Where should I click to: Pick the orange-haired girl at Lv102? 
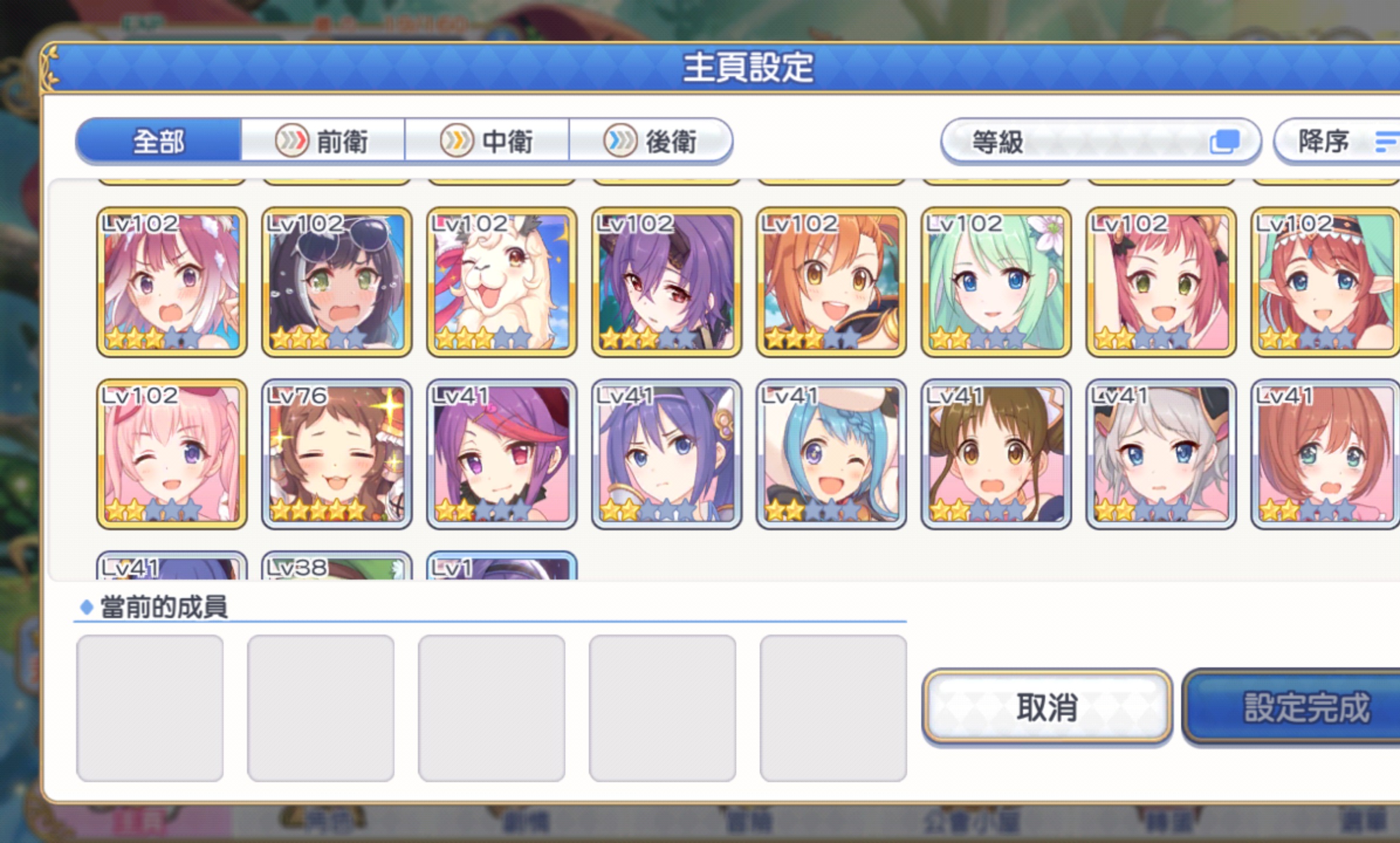click(831, 282)
